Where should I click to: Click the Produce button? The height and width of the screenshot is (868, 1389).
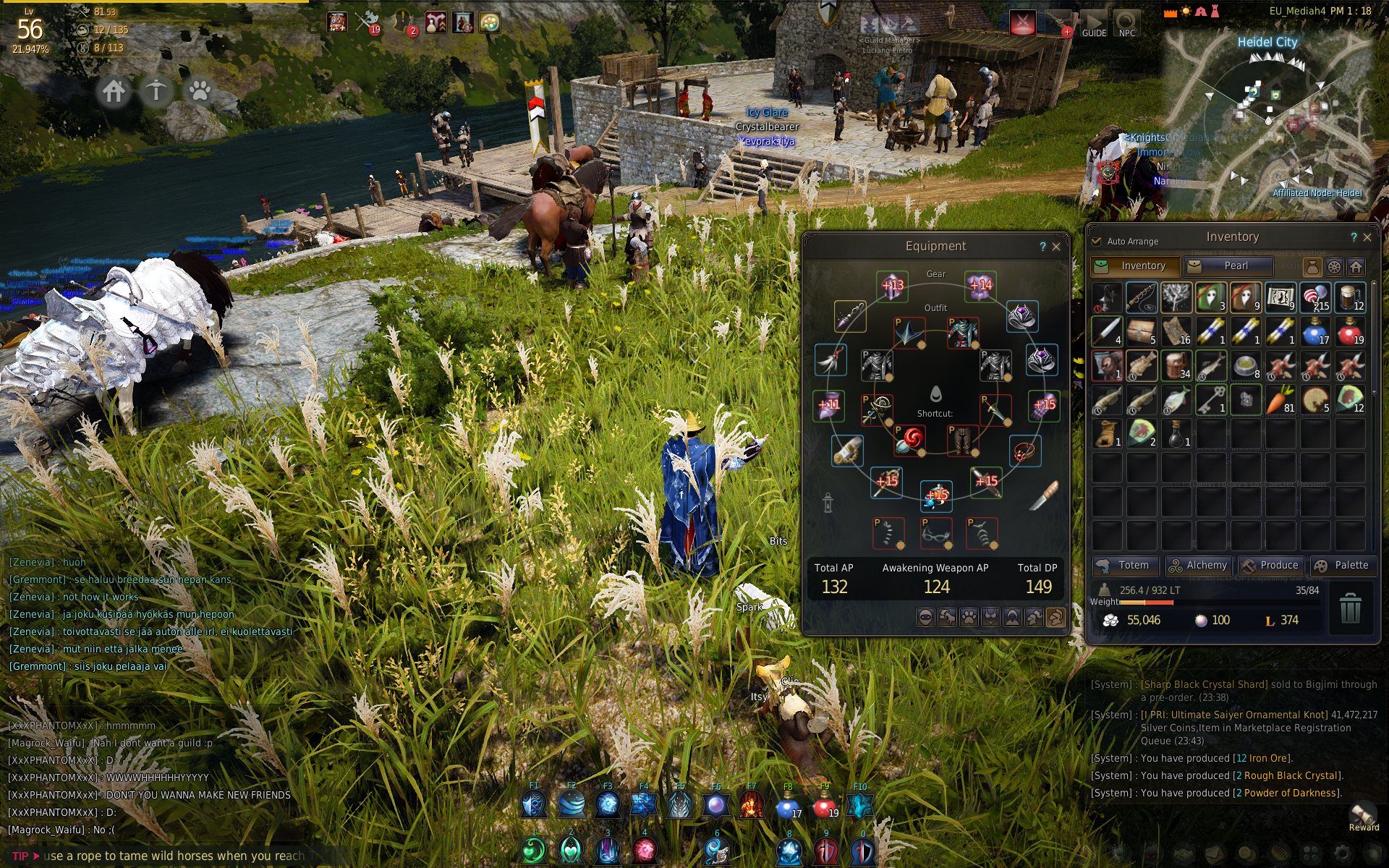[x=1270, y=566]
